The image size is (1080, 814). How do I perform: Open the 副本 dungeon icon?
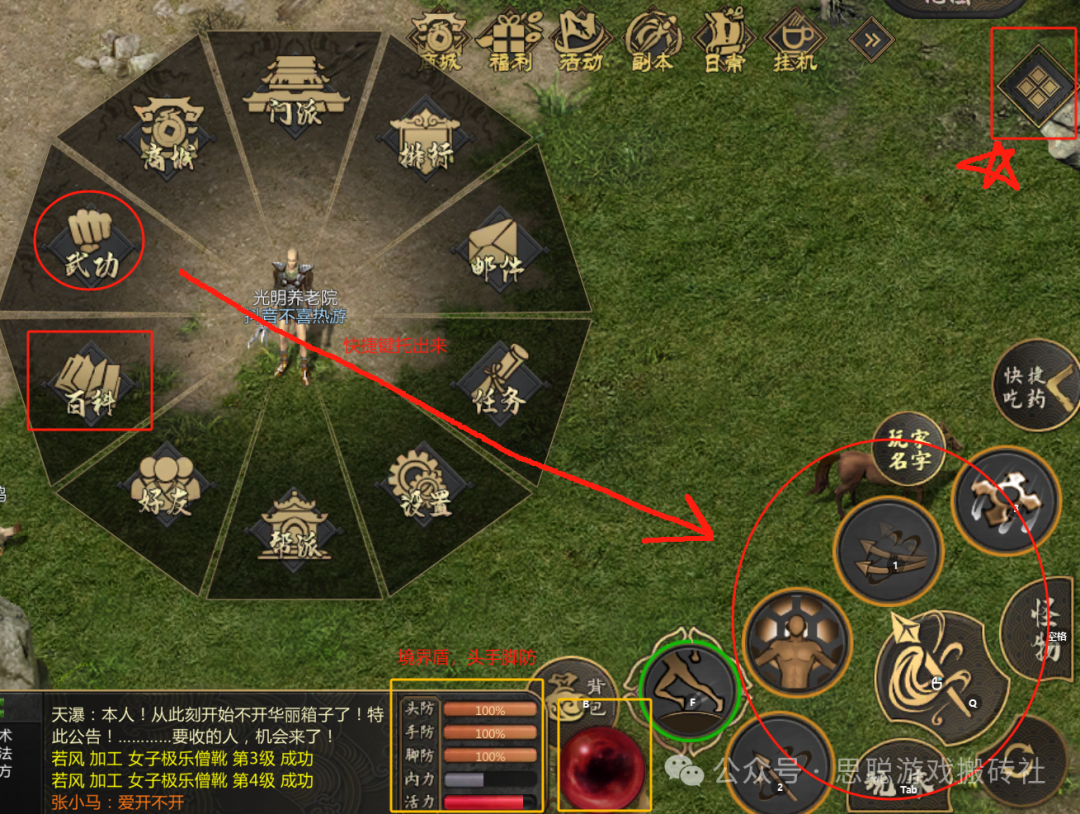(x=653, y=41)
